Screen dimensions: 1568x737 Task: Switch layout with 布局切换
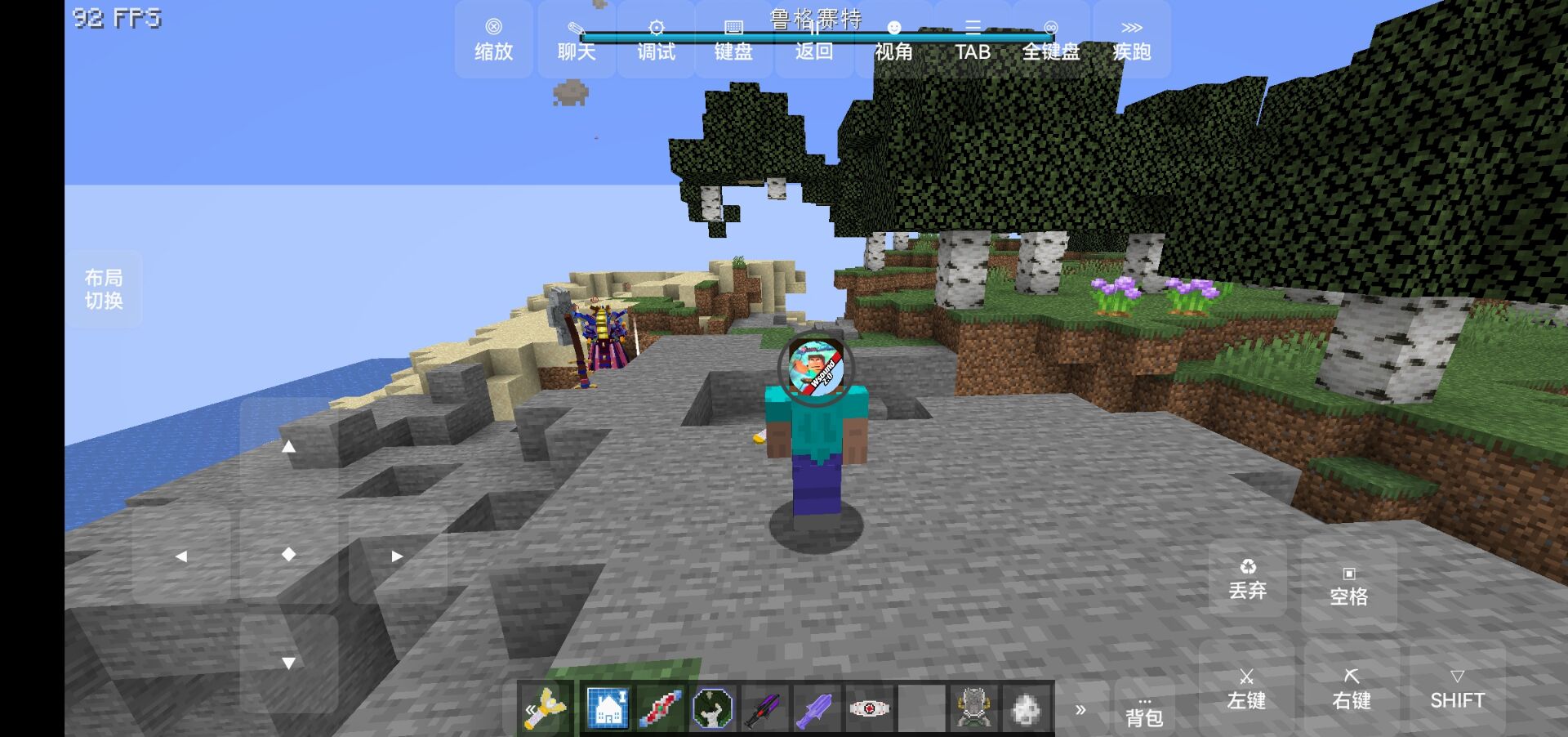tap(104, 289)
